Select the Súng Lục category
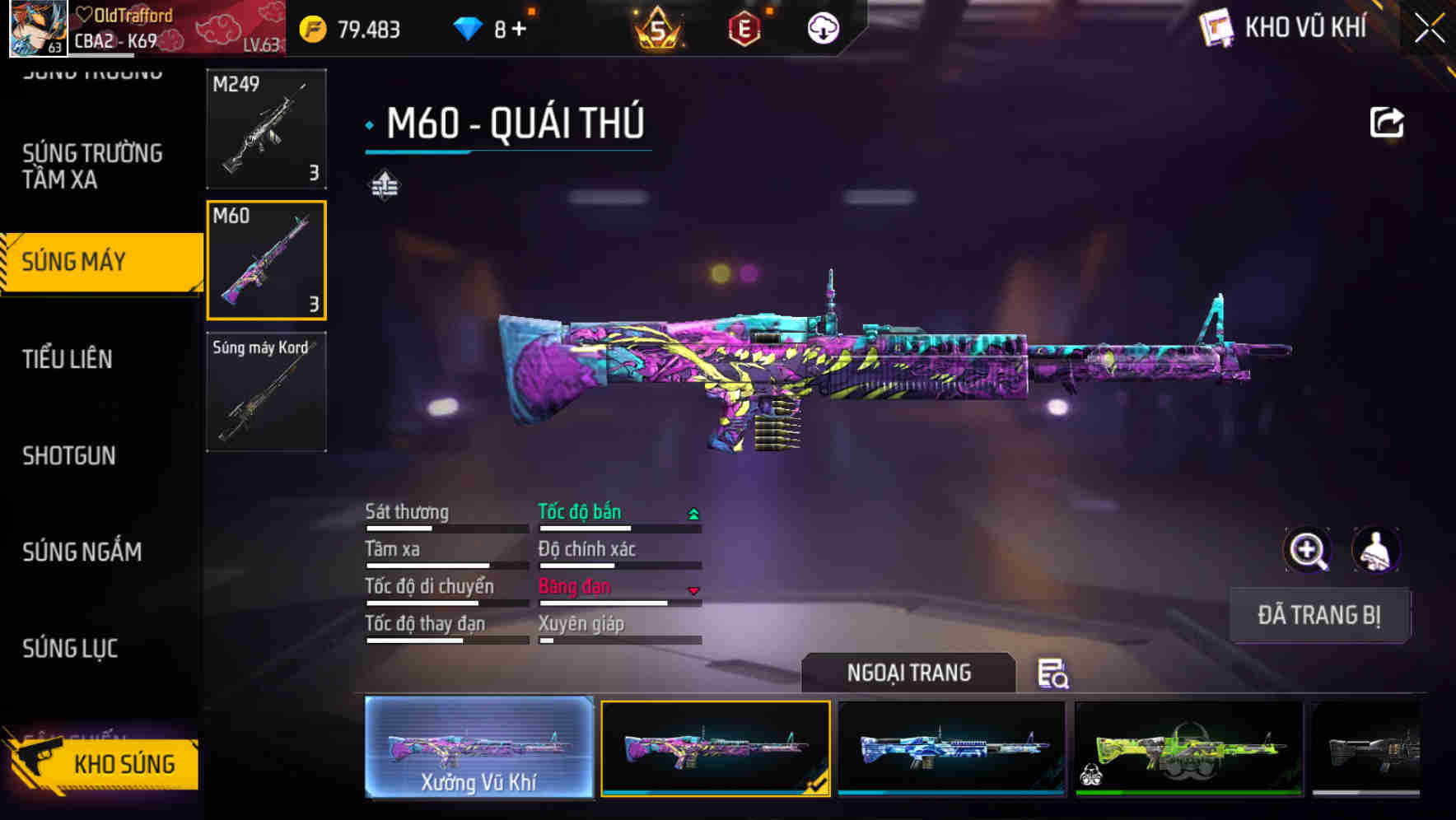Screen dimensions: 1456x820 click(x=70, y=649)
